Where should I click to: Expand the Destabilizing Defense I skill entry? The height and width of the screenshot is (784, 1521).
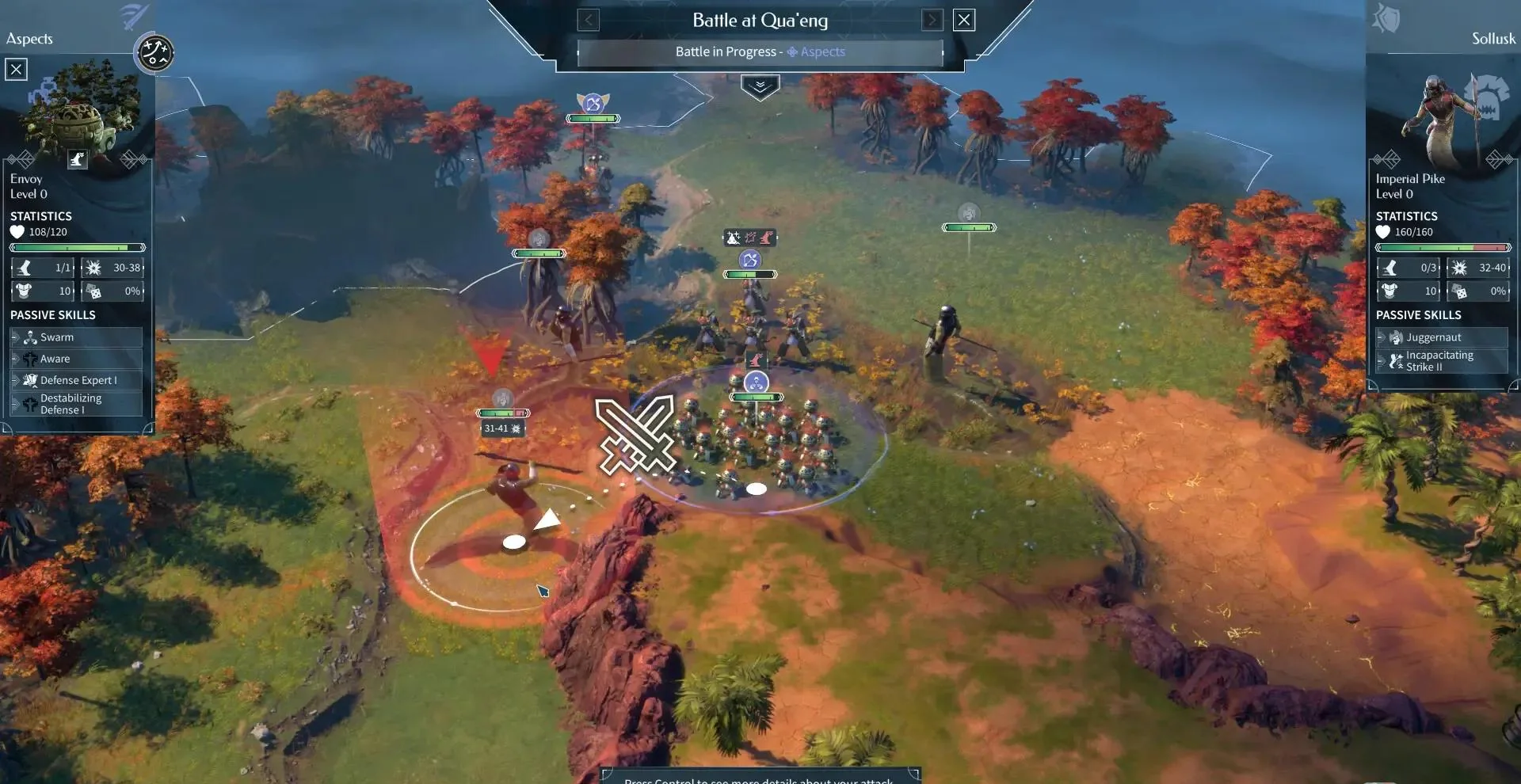[15, 404]
